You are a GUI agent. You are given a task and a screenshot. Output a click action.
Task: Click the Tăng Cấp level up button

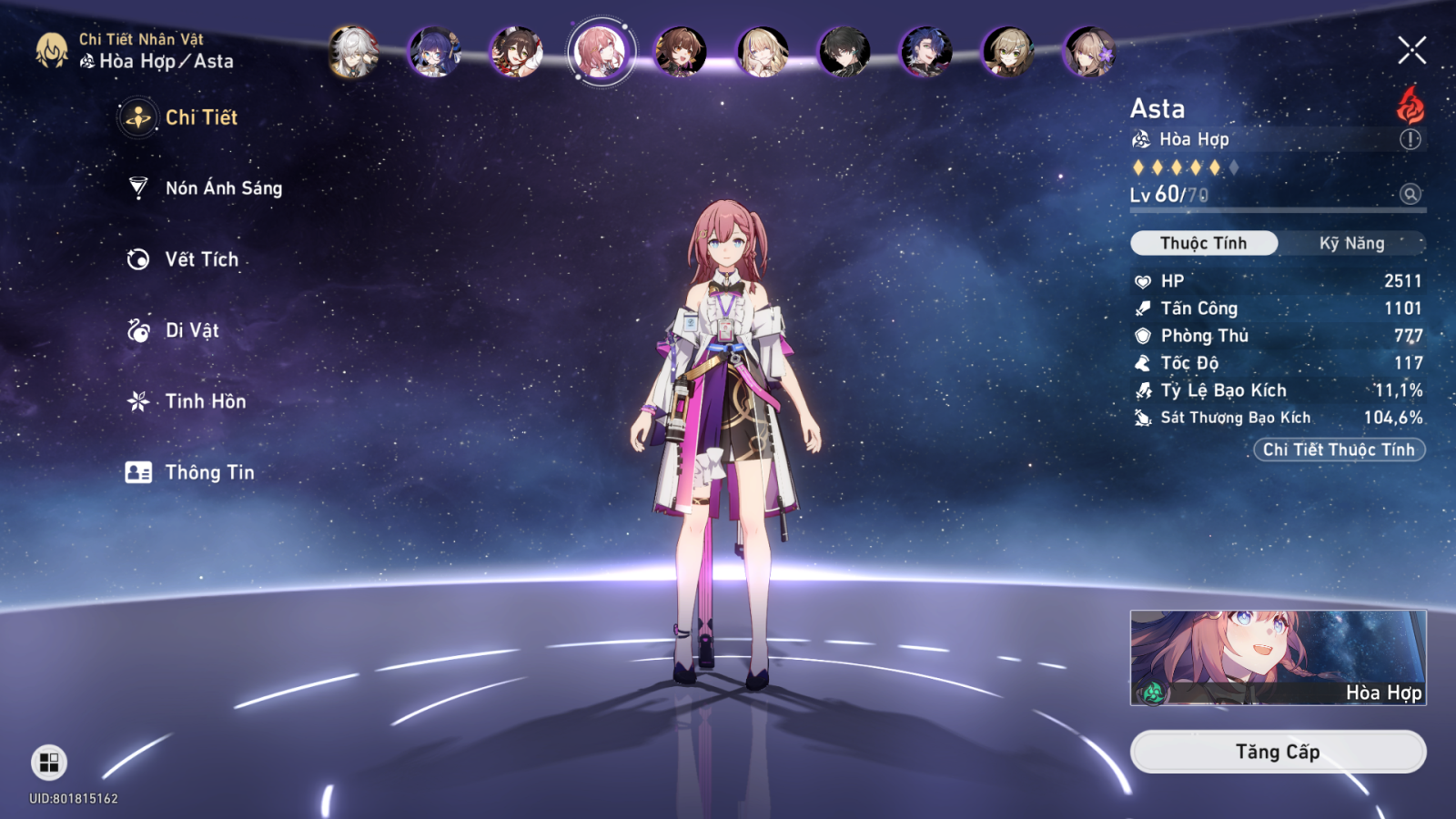pos(1277,752)
